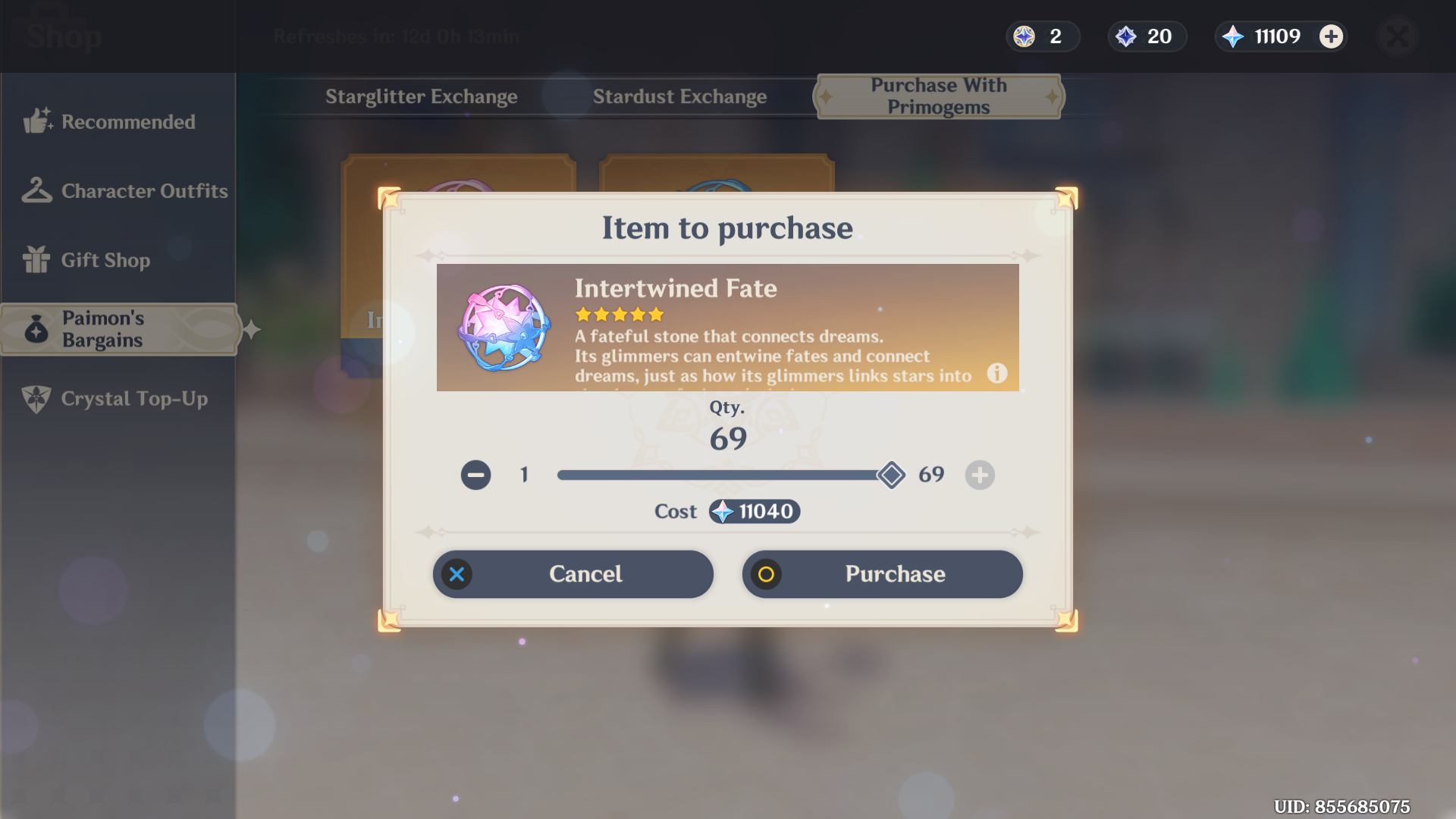Image resolution: width=1456 pixels, height=819 pixels.
Task: Switch to the Stardust Exchange tab
Action: tap(679, 96)
